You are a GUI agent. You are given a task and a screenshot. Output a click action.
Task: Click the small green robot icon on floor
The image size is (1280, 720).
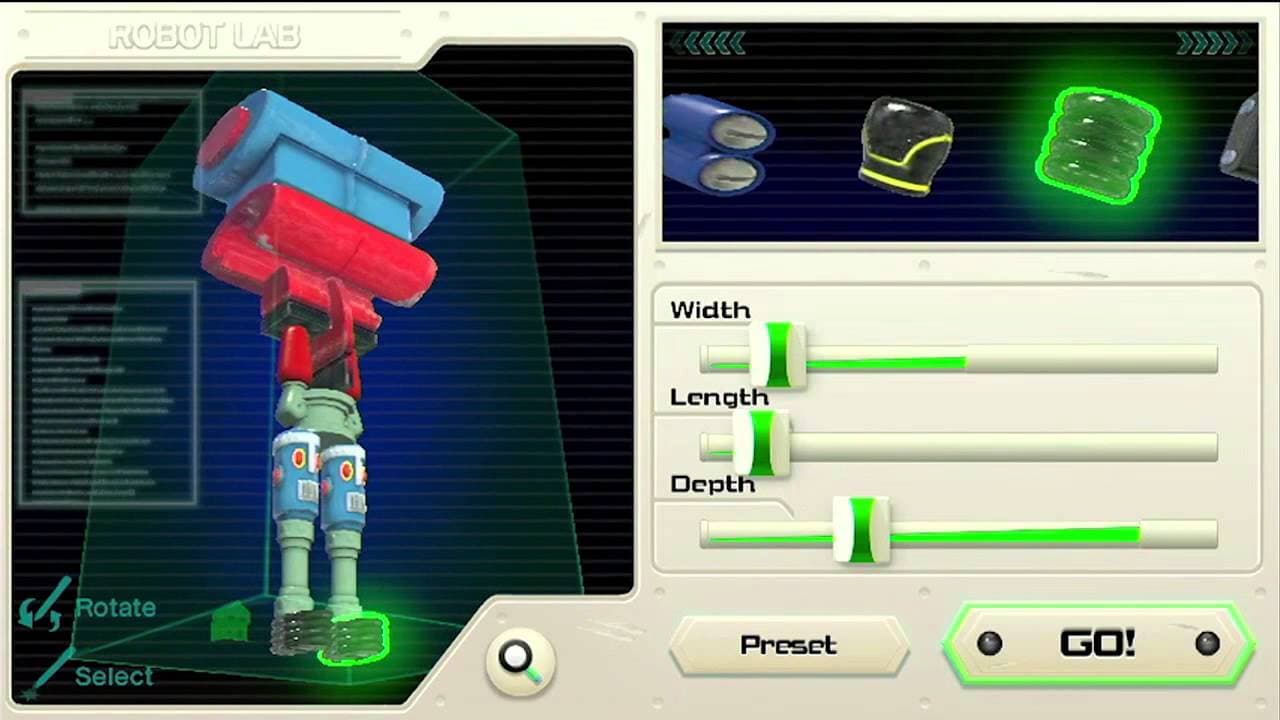coord(230,623)
